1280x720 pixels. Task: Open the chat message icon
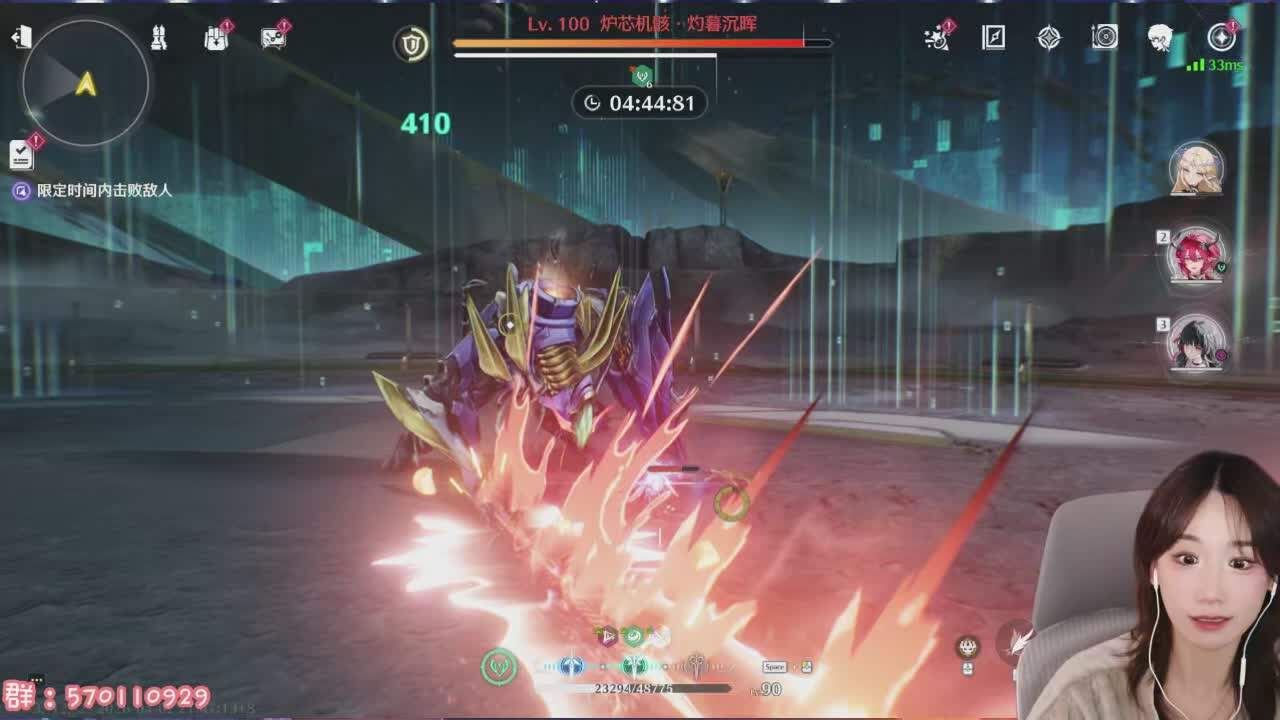point(273,38)
